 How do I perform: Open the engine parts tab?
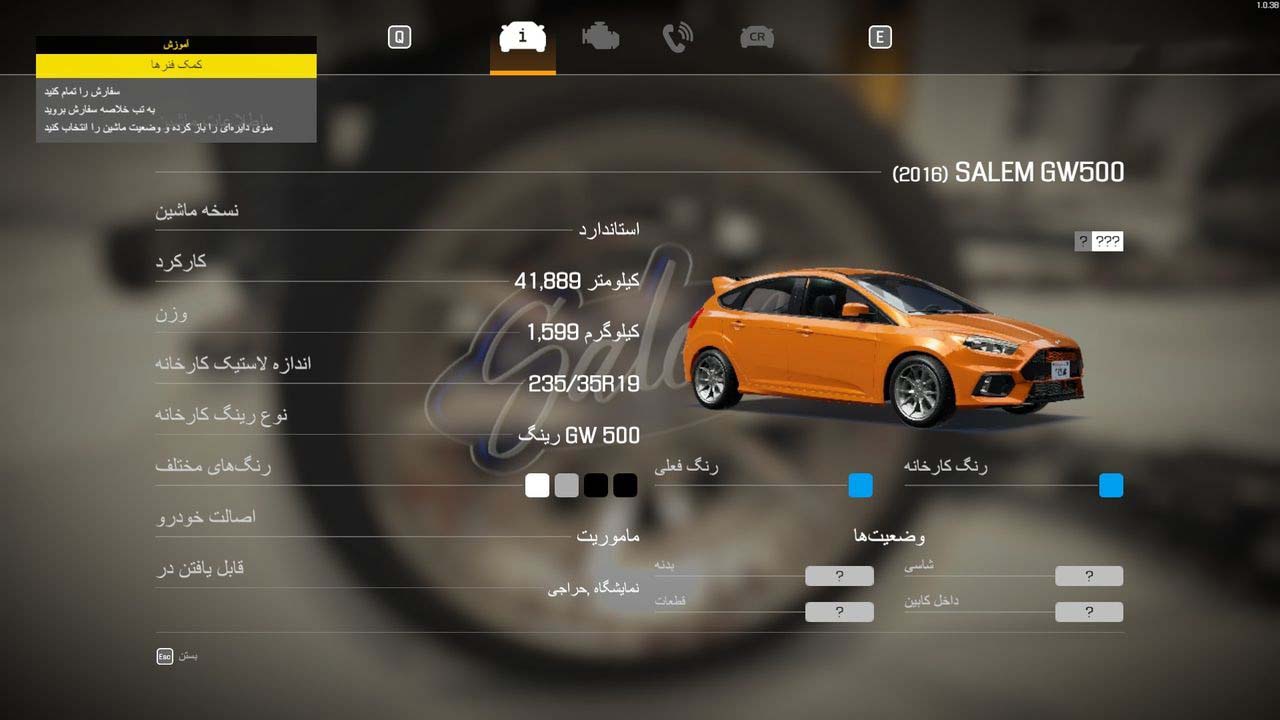click(600, 38)
